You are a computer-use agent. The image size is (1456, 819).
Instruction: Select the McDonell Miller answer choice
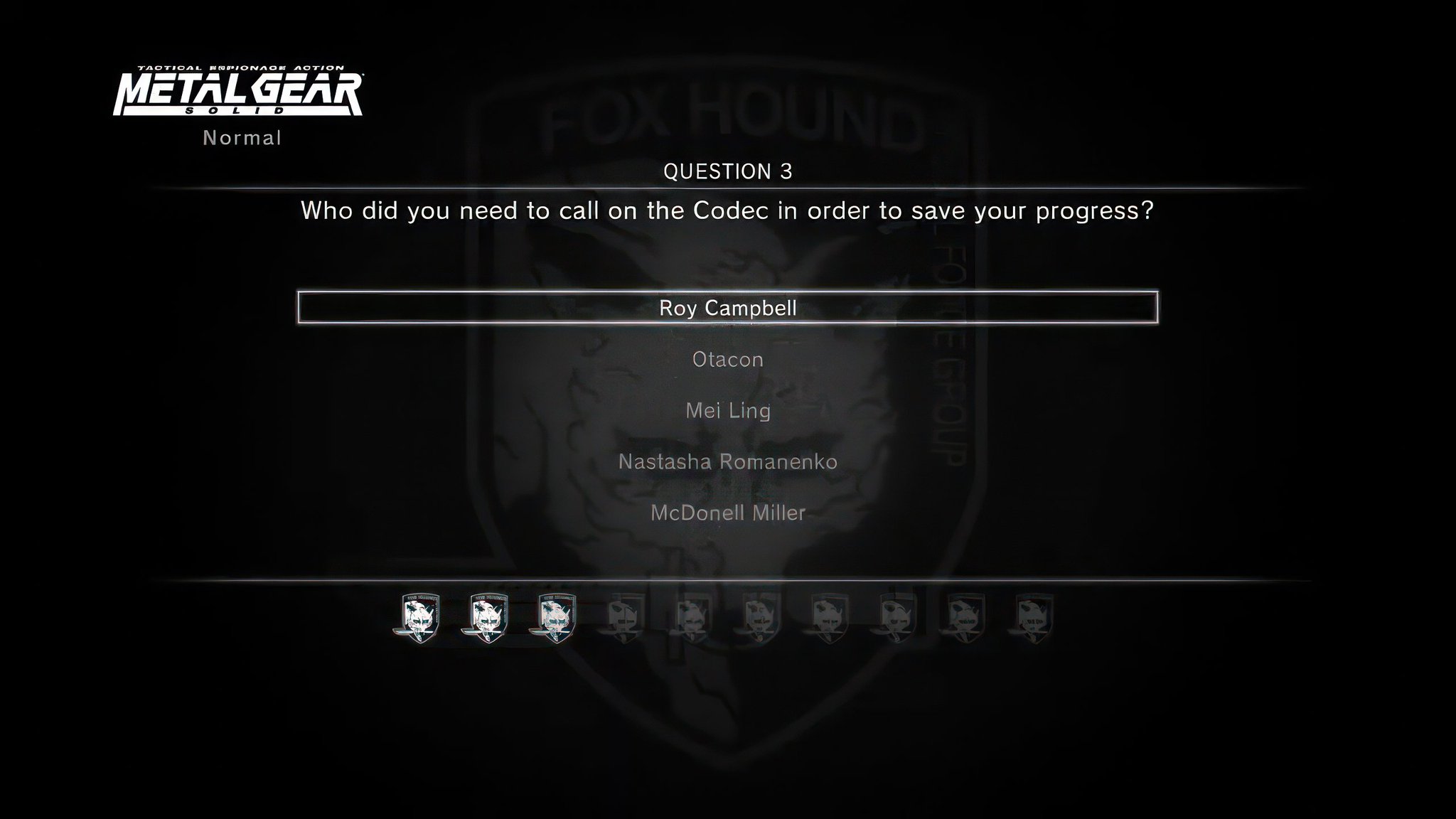[728, 513]
